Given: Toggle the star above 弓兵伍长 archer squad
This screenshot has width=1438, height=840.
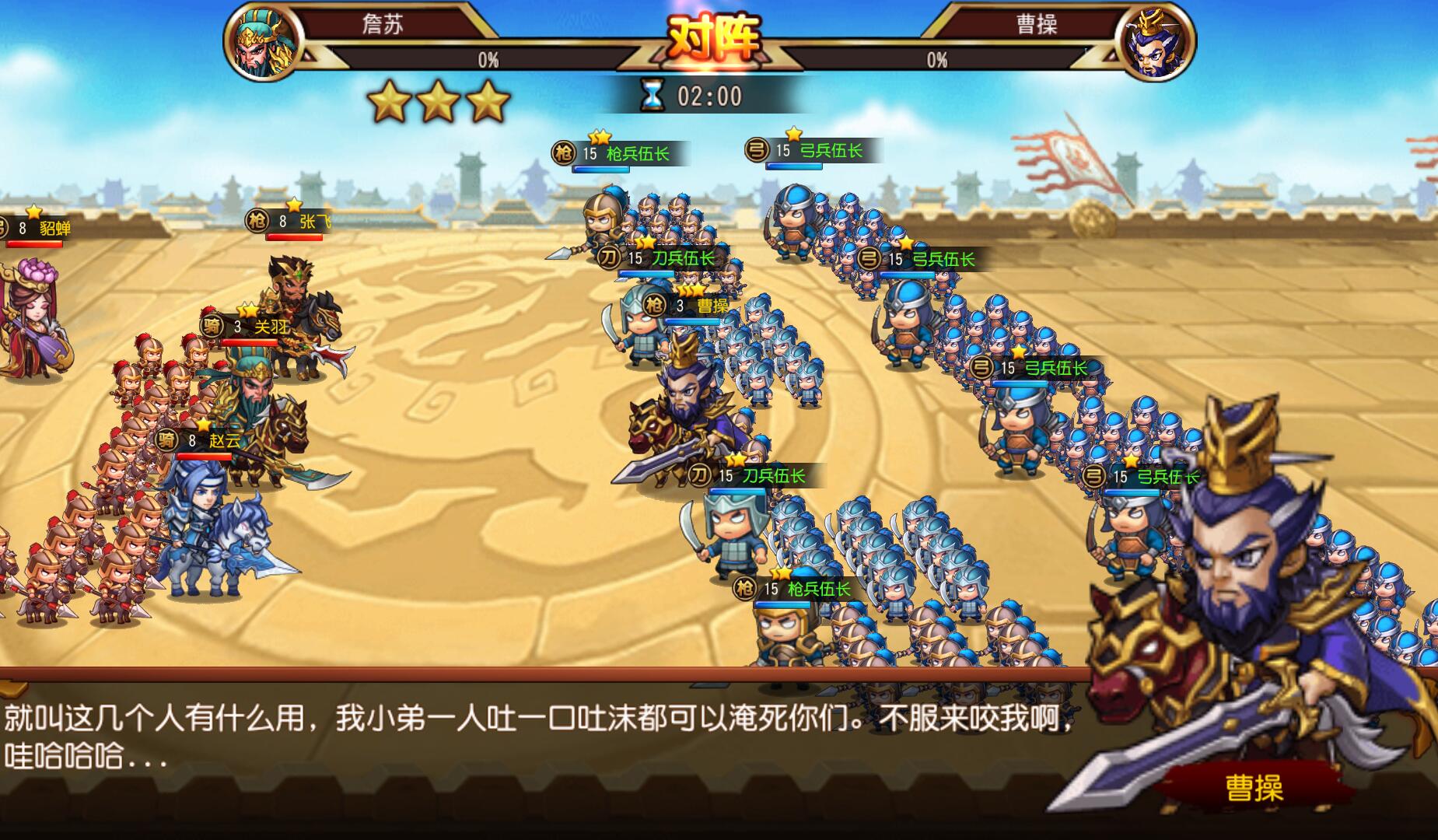Looking at the screenshot, I should [791, 137].
